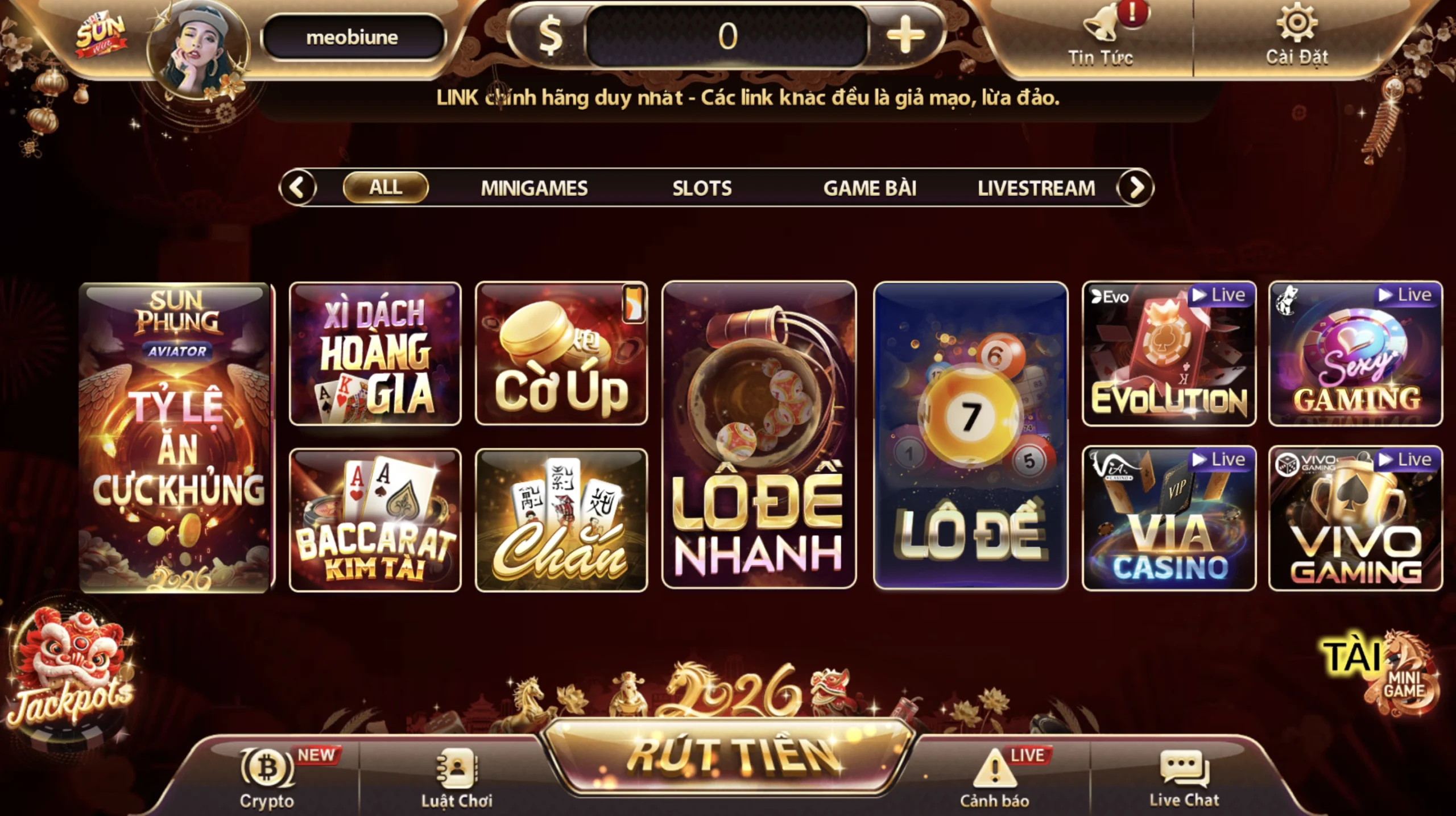This screenshot has height=816, width=1456.
Task: Open the Sun Phụng Aviator banner
Action: pos(175,437)
